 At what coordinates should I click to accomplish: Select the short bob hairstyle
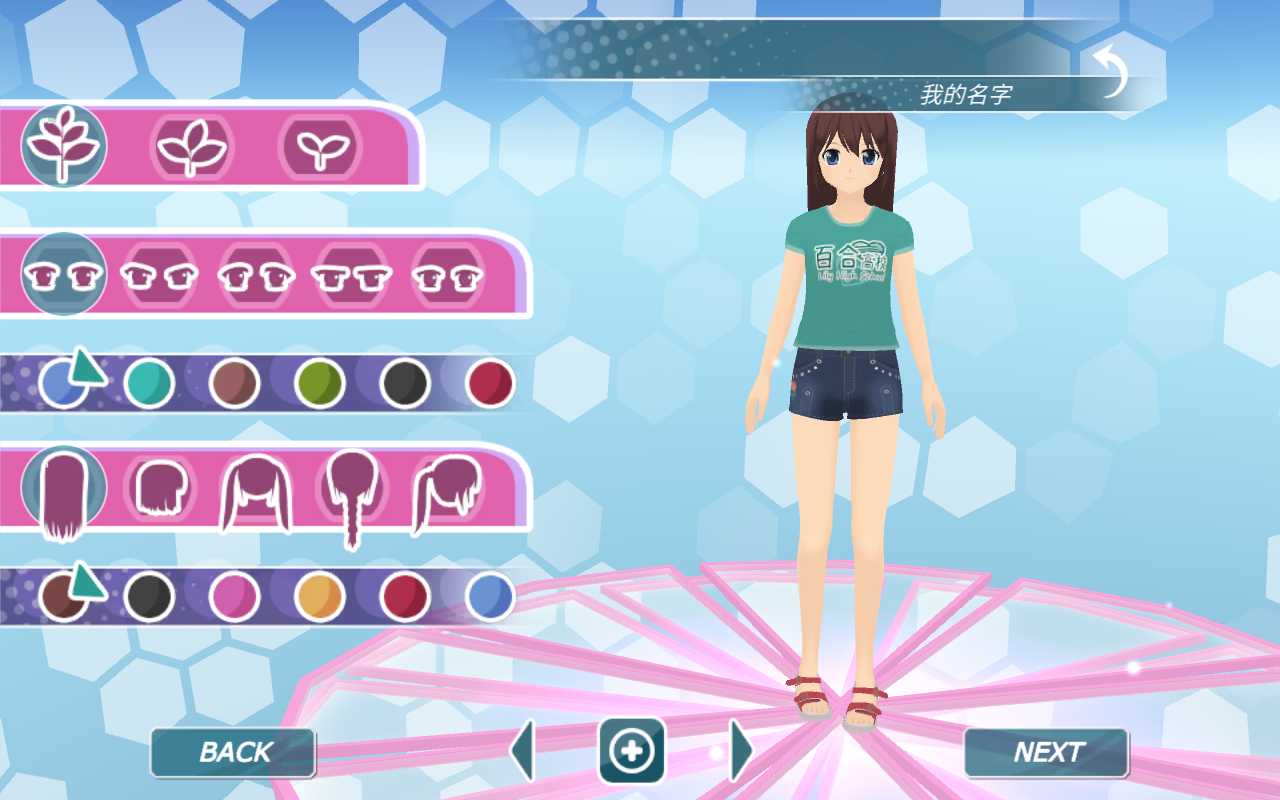click(160, 490)
